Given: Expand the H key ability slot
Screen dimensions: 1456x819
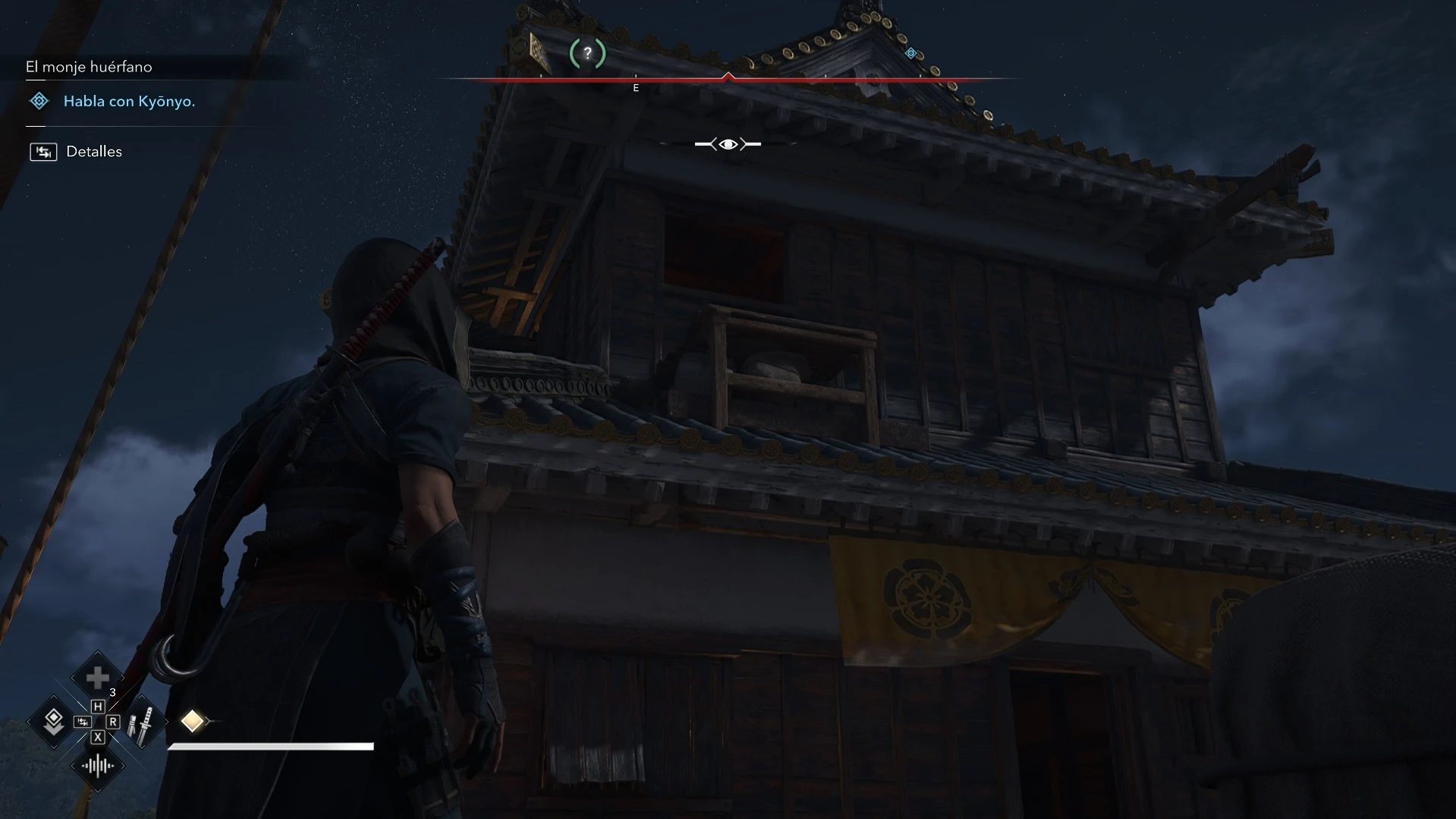Looking at the screenshot, I should (x=97, y=707).
